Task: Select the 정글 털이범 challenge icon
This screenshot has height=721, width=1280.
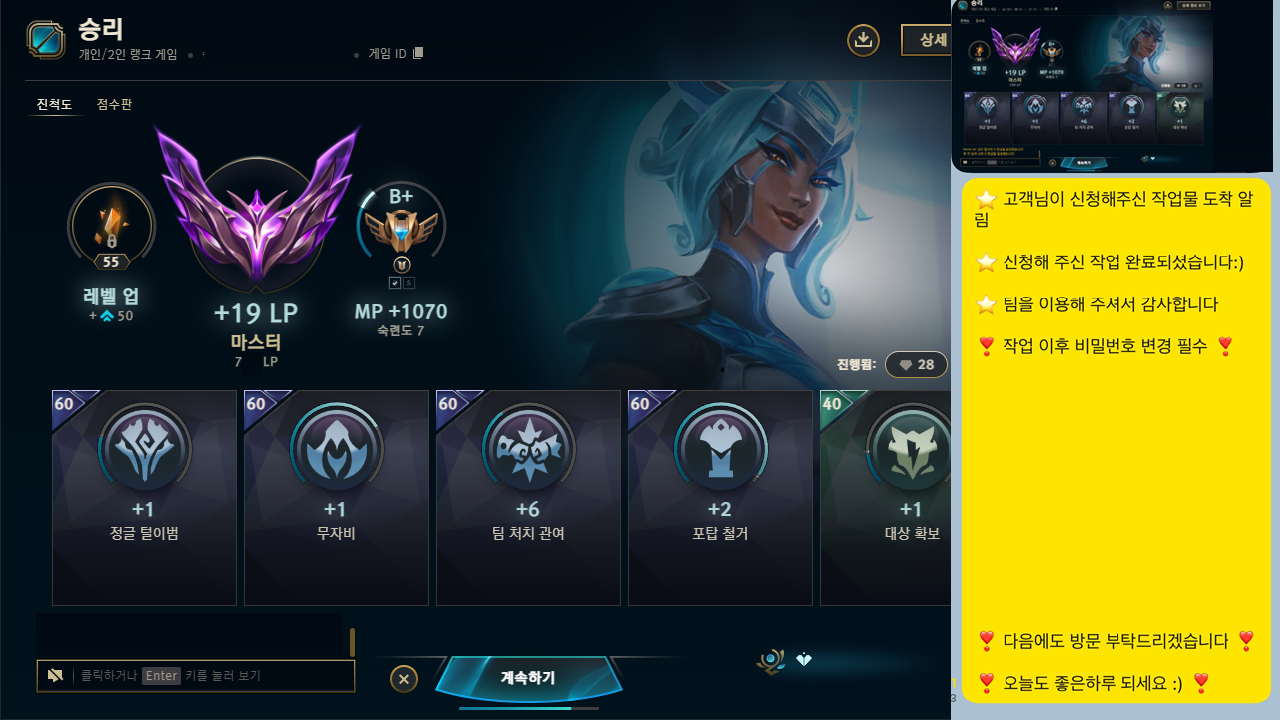Action: pos(144,450)
